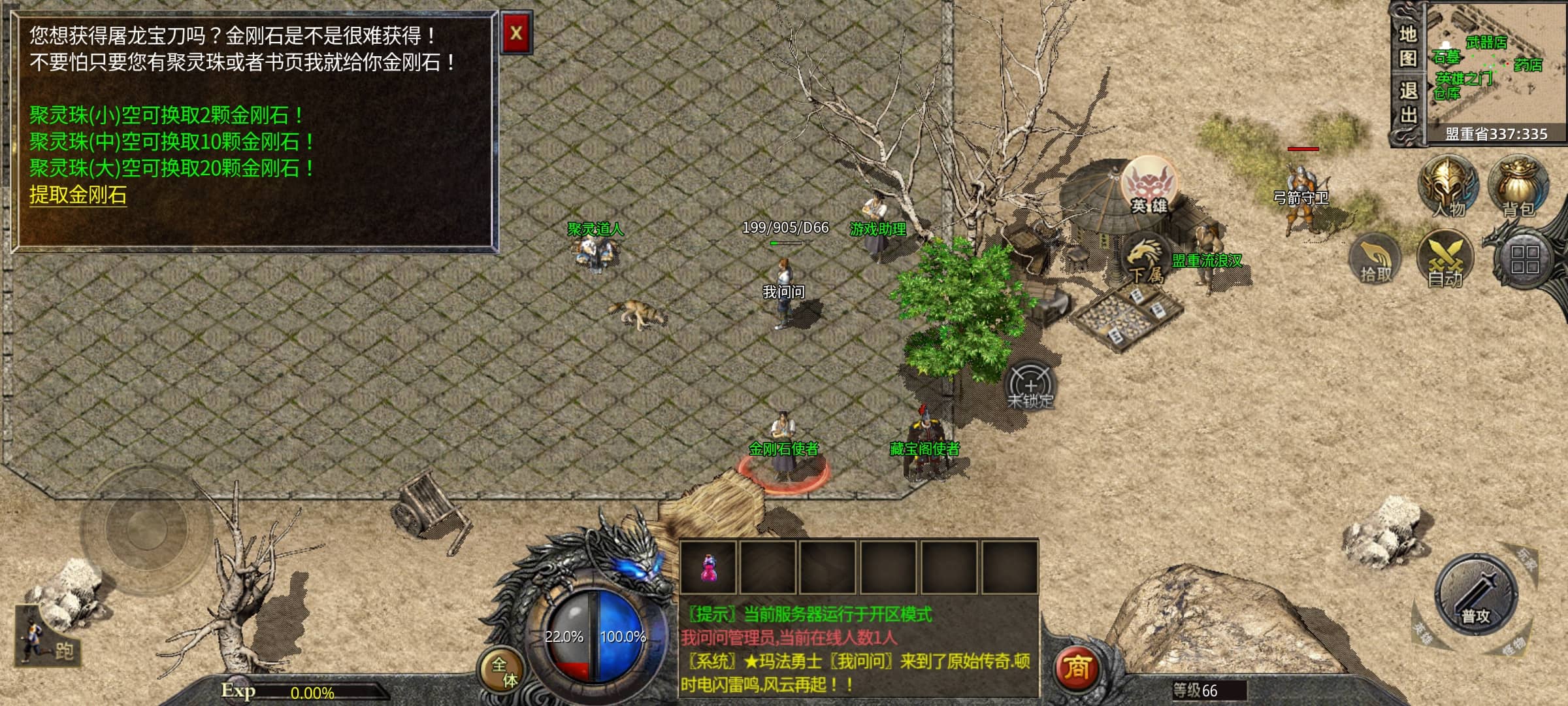
Task: Open the four-square grid menu button
Action: 1525,259
